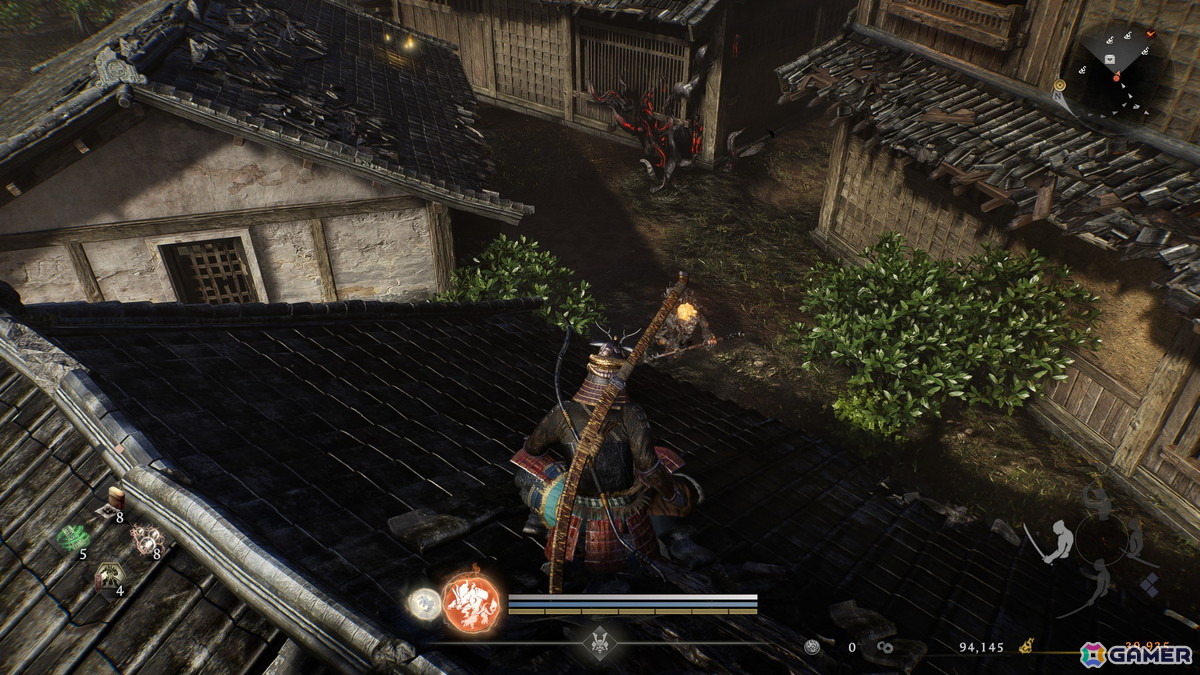Use the elixir jar item shortcut
This screenshot has height=675, width=1200.
tap(116, 496)
